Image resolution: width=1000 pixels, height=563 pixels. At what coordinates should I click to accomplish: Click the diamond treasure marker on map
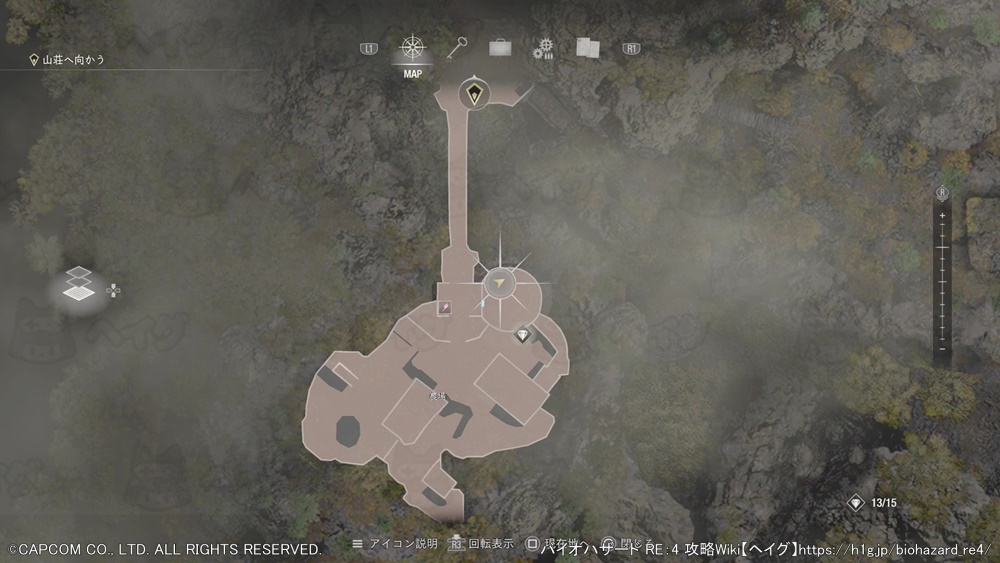click(522, 335)
